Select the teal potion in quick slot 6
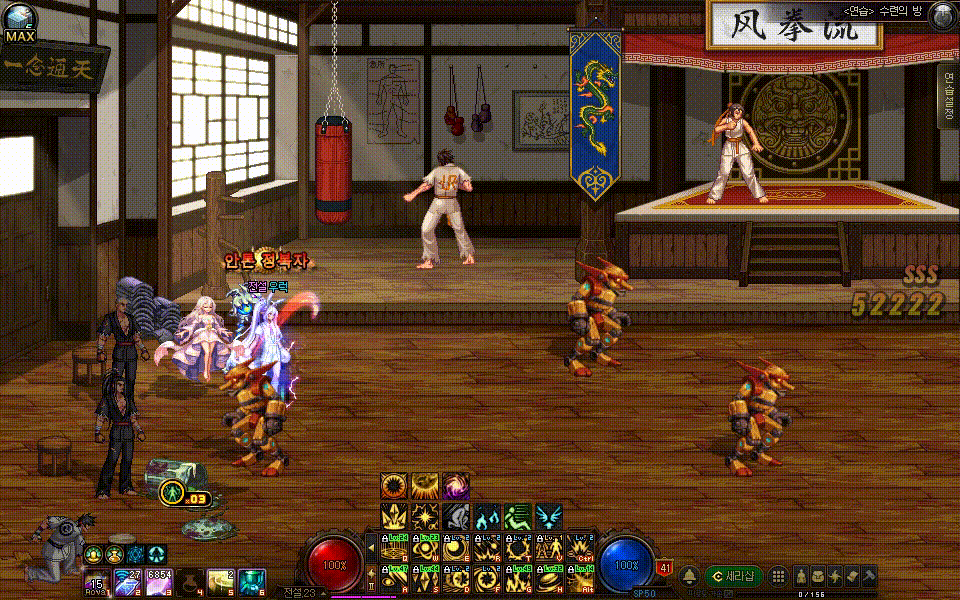 click(x=251, y=581)
